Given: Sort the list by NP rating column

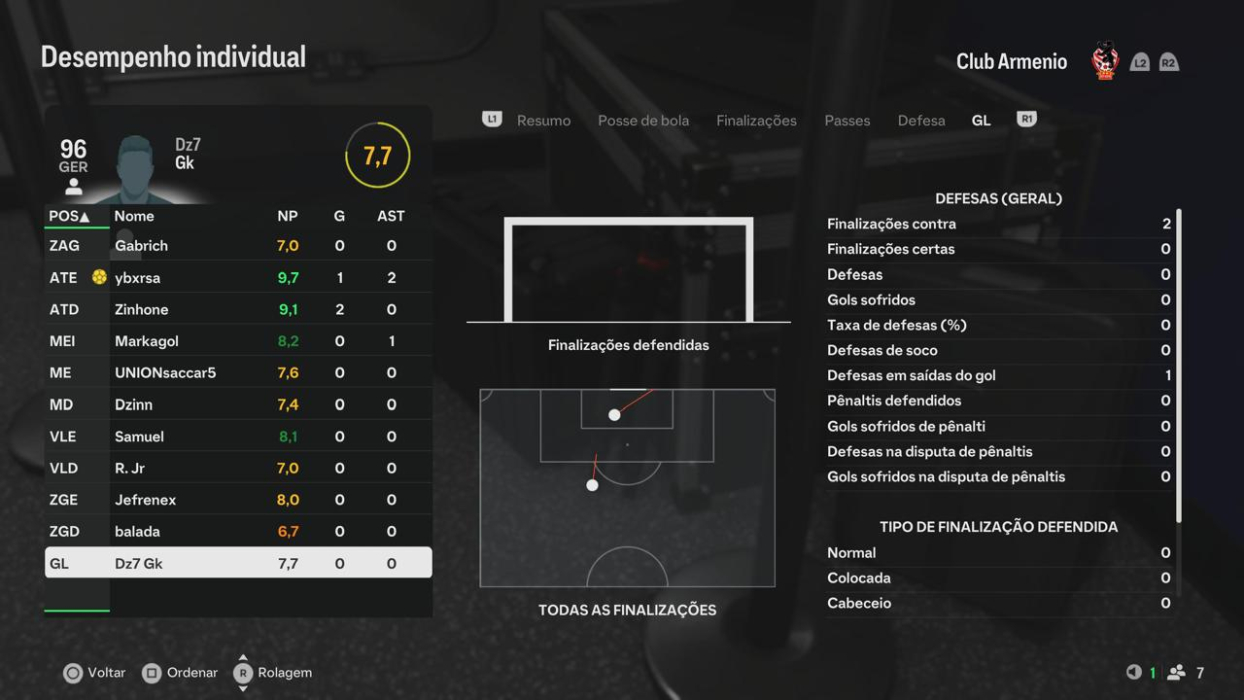Looking at the screenshot, I should (x=287, y=216).
